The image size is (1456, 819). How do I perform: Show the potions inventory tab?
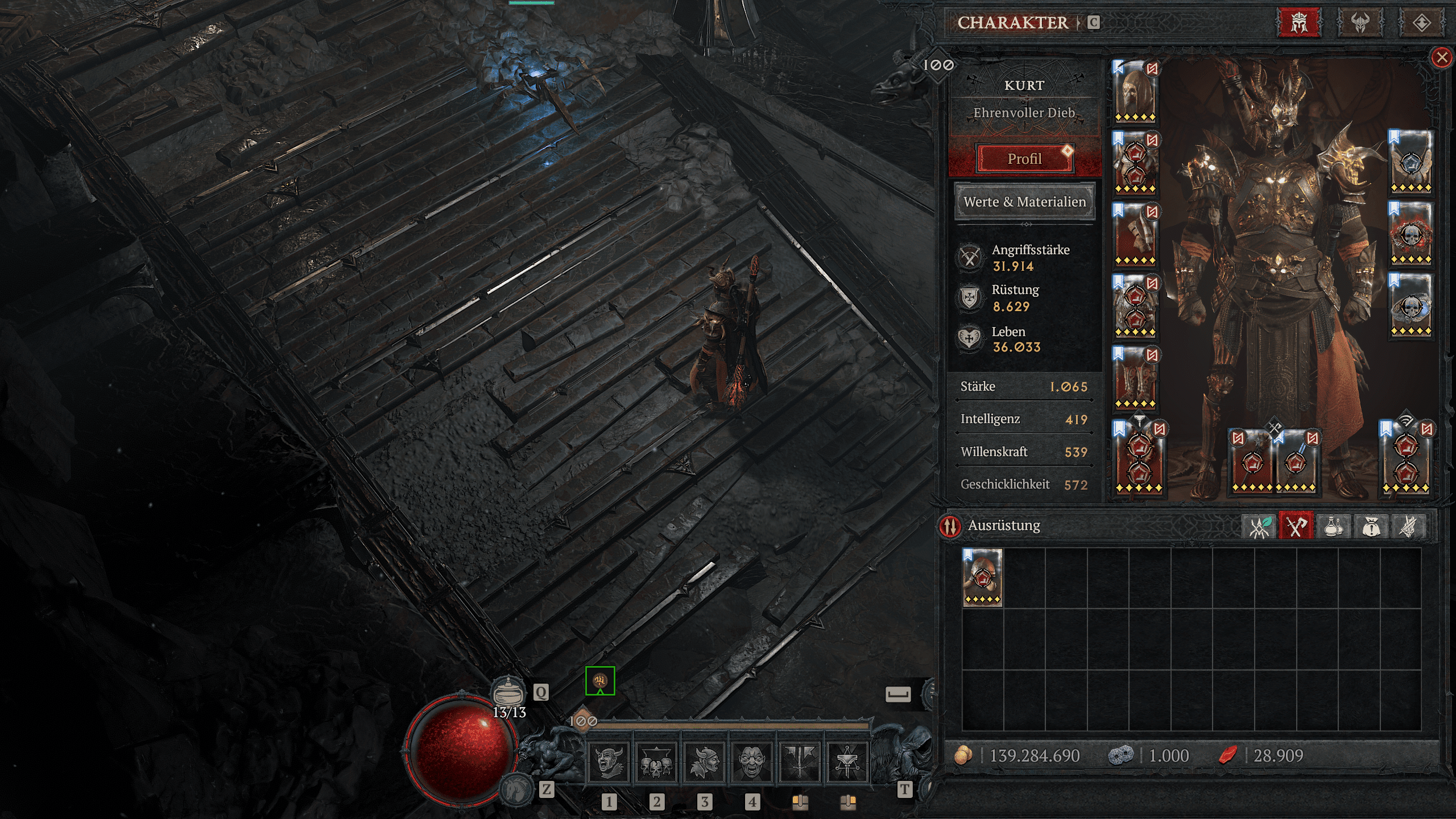click(1333, 526)
